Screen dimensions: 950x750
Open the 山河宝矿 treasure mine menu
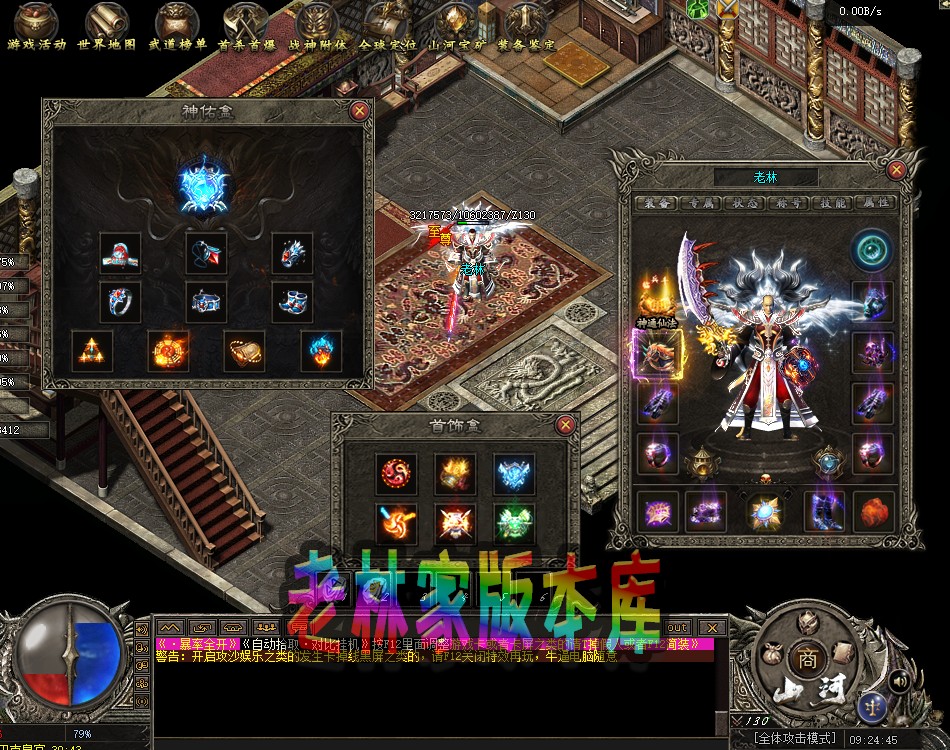[456, 24]
